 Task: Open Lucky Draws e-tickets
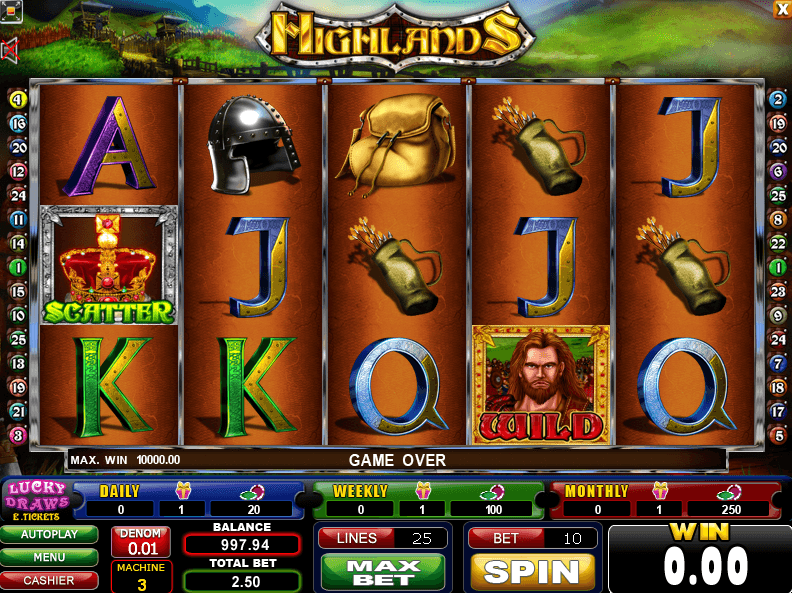coord(37,500)
